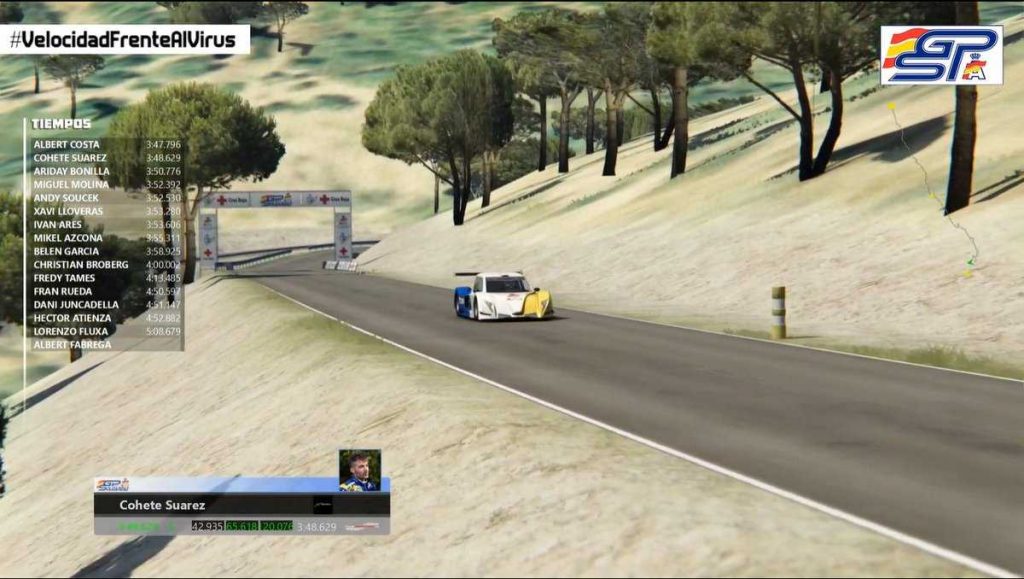Select Hector Atienza in the standings
Screen dimensions: 1024x579
click(x=105, y=318)
